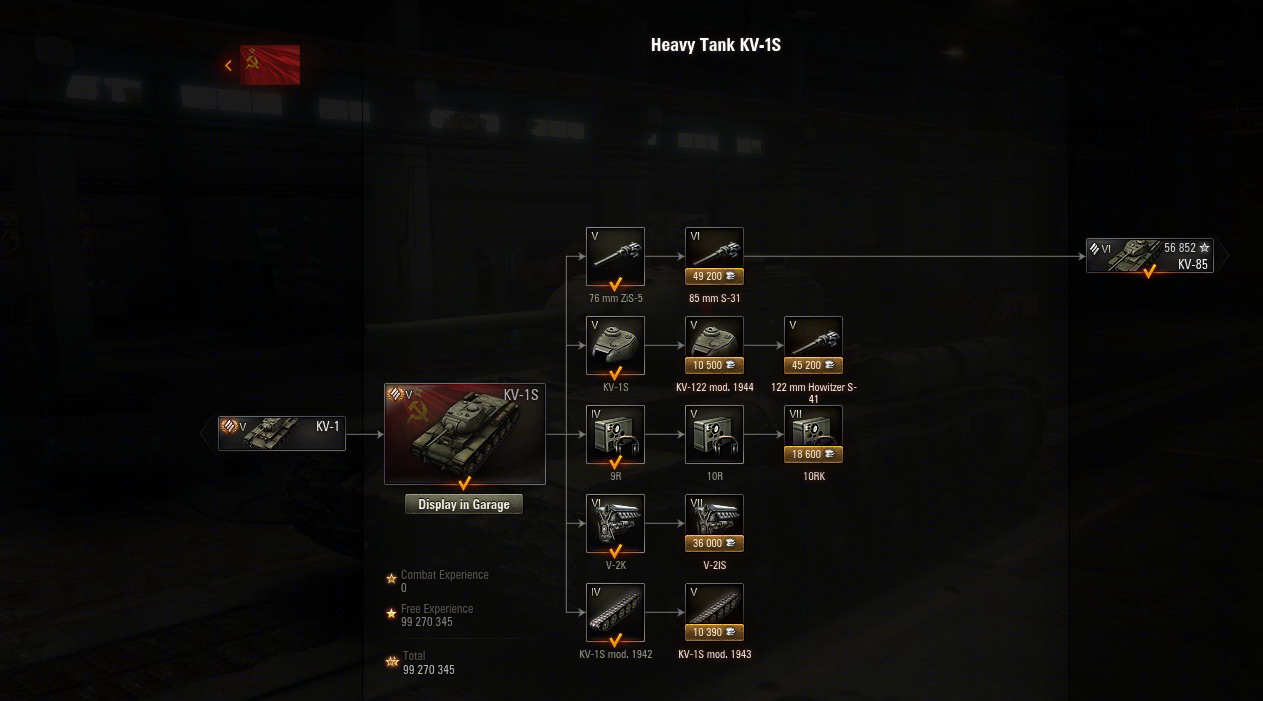
Task: Choose the 10R radio module
Action: tap(714, 434)
